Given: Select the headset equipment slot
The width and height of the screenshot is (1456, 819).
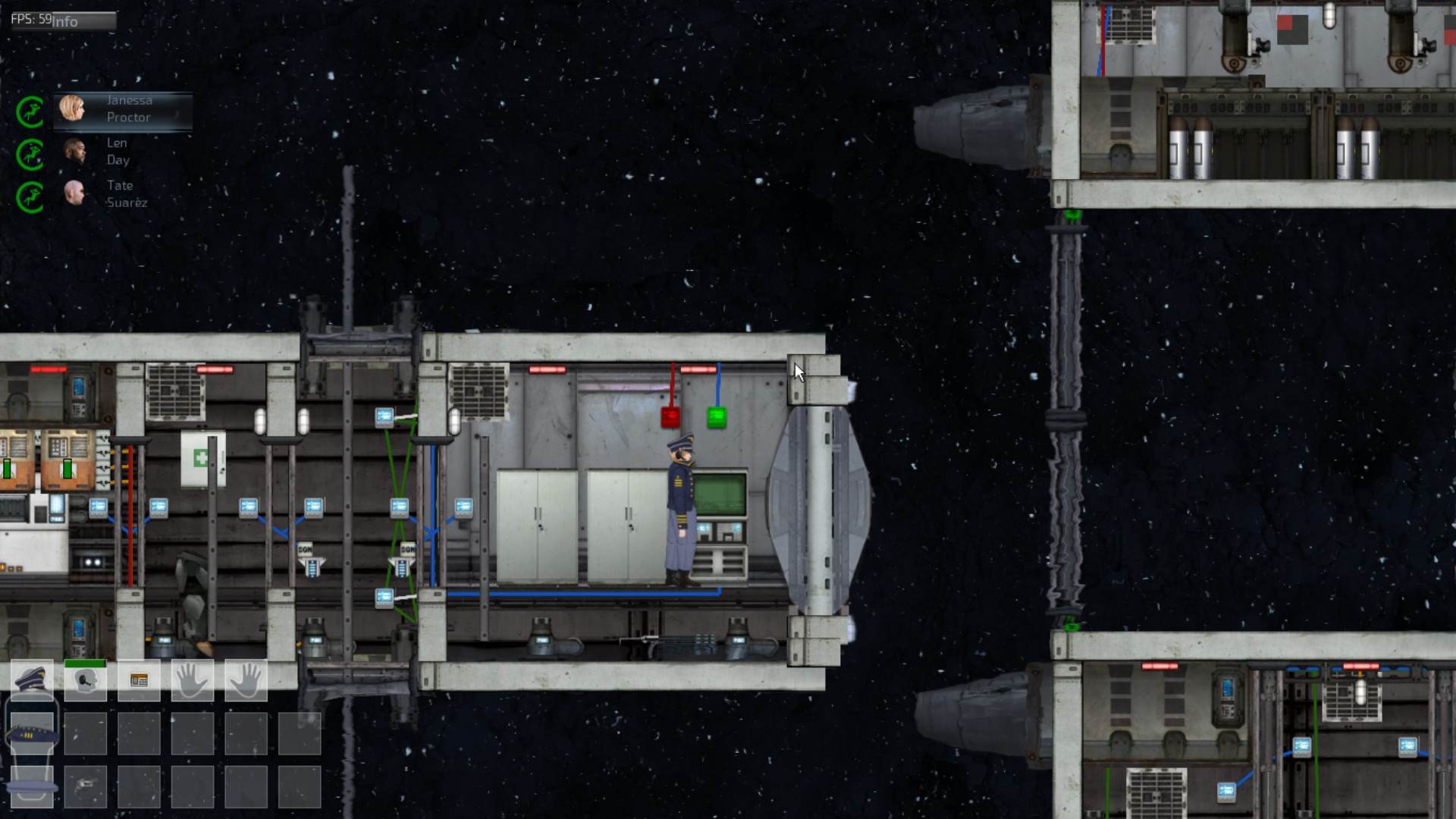Looking at the screenshot, I should (85, 680).
